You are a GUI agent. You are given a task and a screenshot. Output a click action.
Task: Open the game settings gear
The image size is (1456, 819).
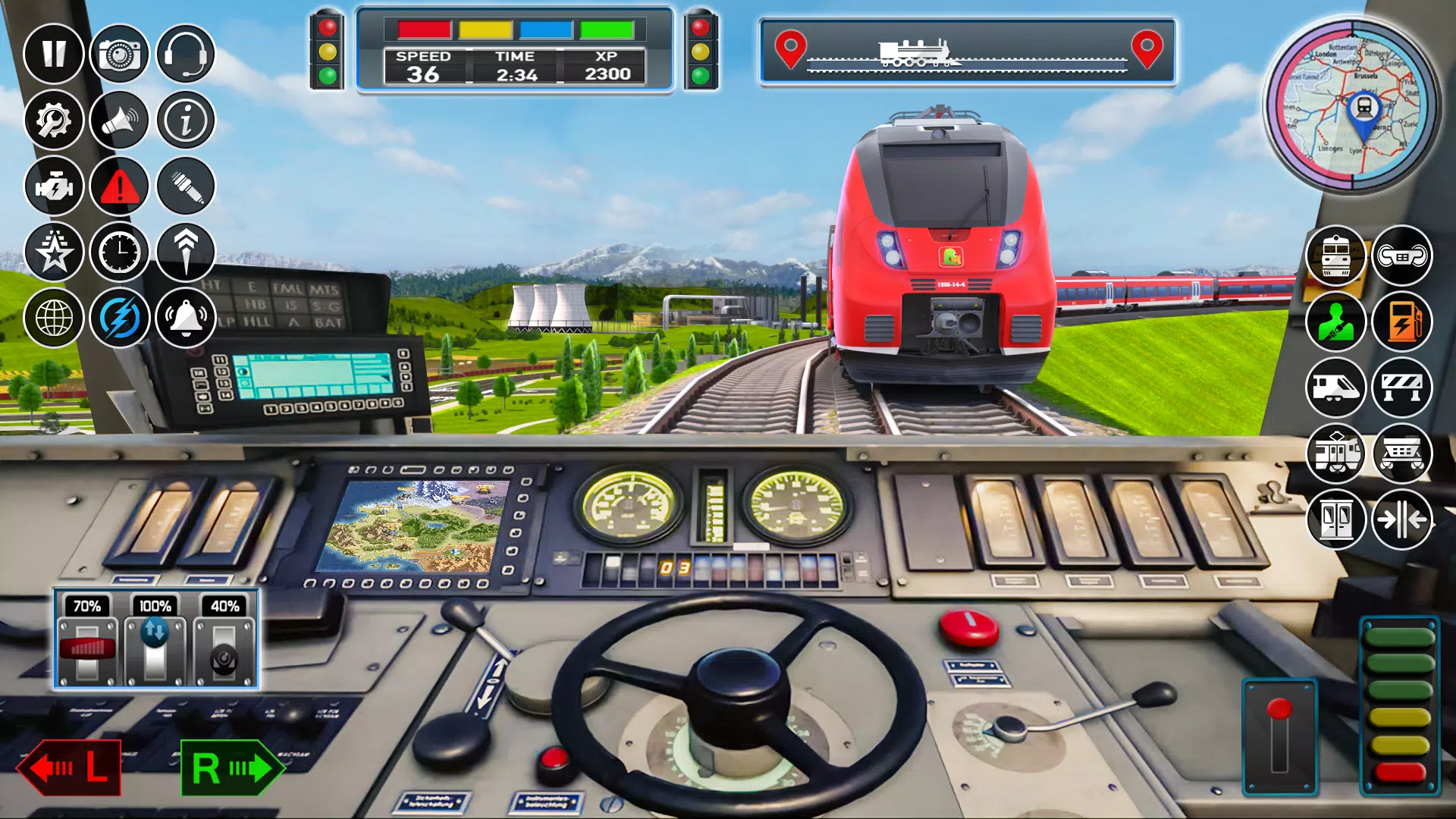[52, 121]
